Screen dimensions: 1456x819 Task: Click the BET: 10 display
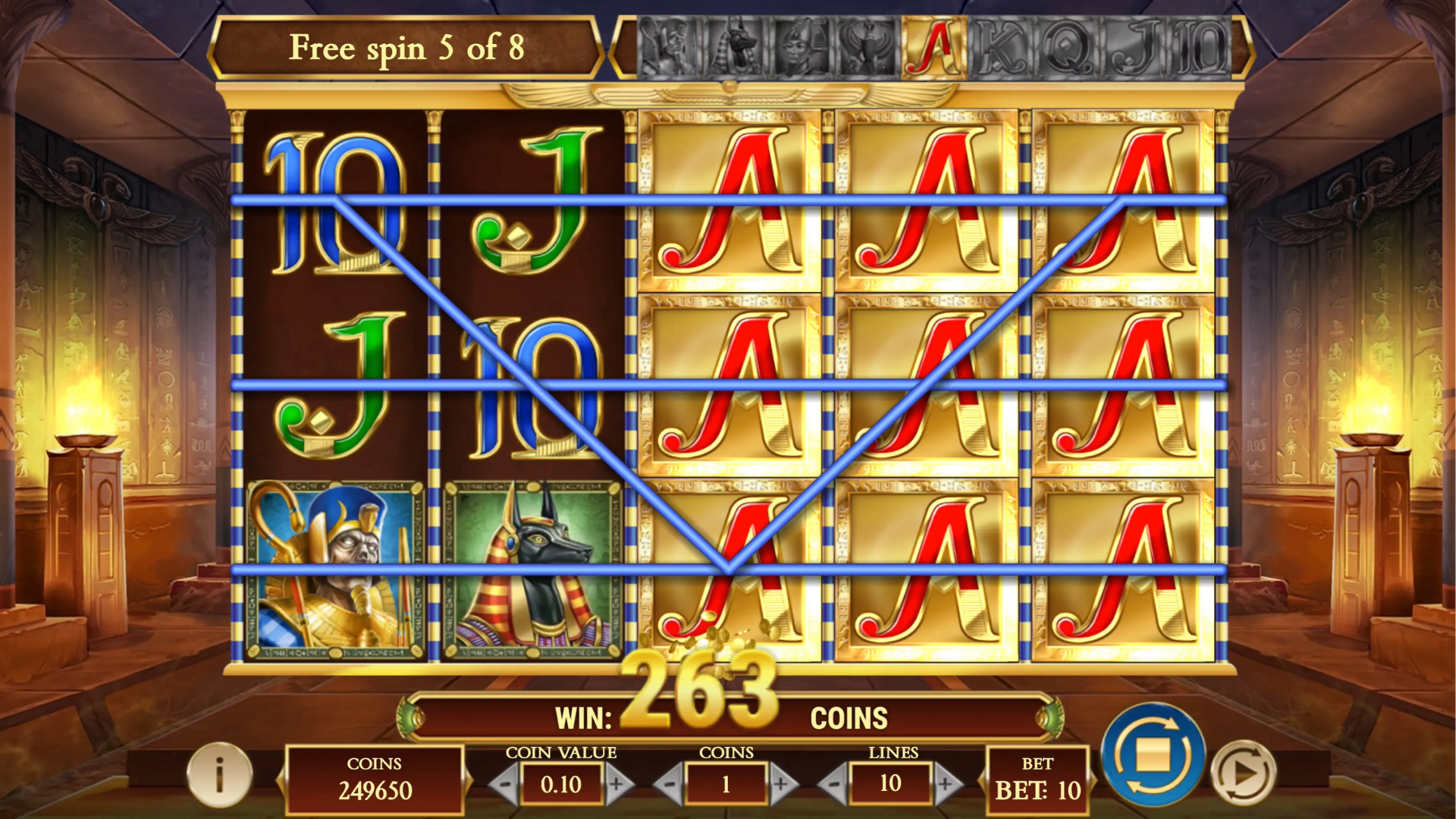pos(1037,781)
